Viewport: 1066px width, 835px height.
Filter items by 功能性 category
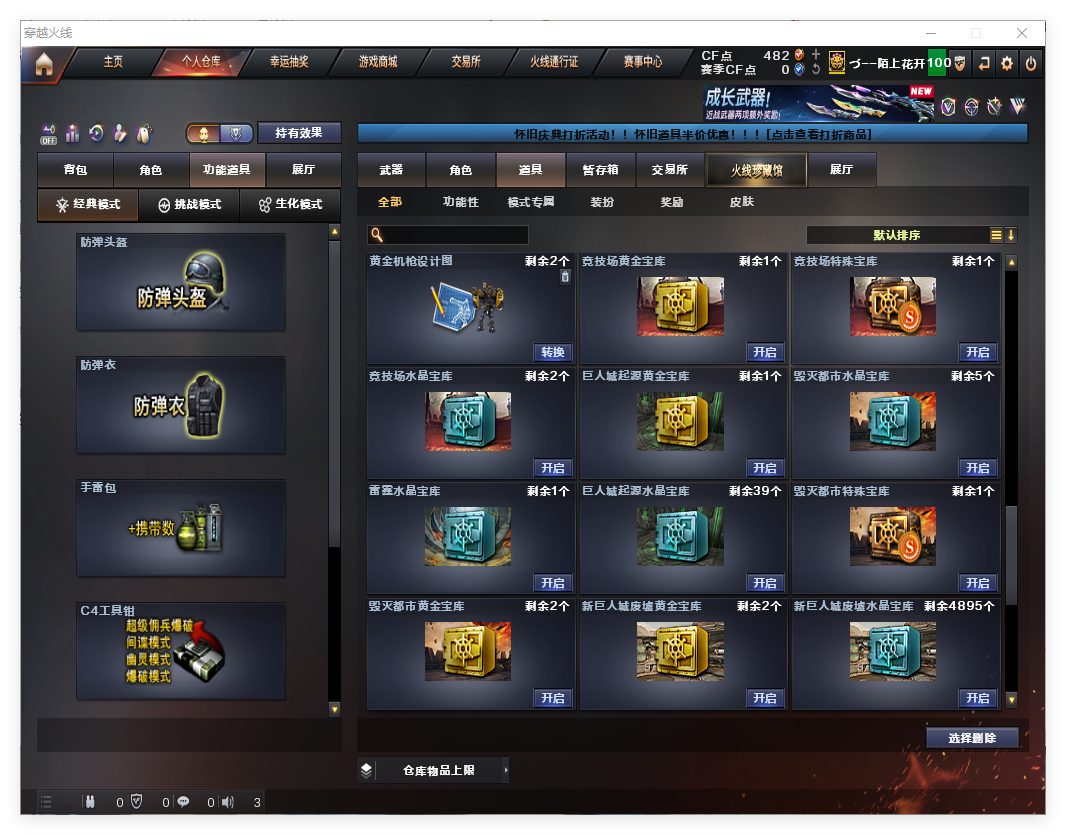tap(461, 202)
